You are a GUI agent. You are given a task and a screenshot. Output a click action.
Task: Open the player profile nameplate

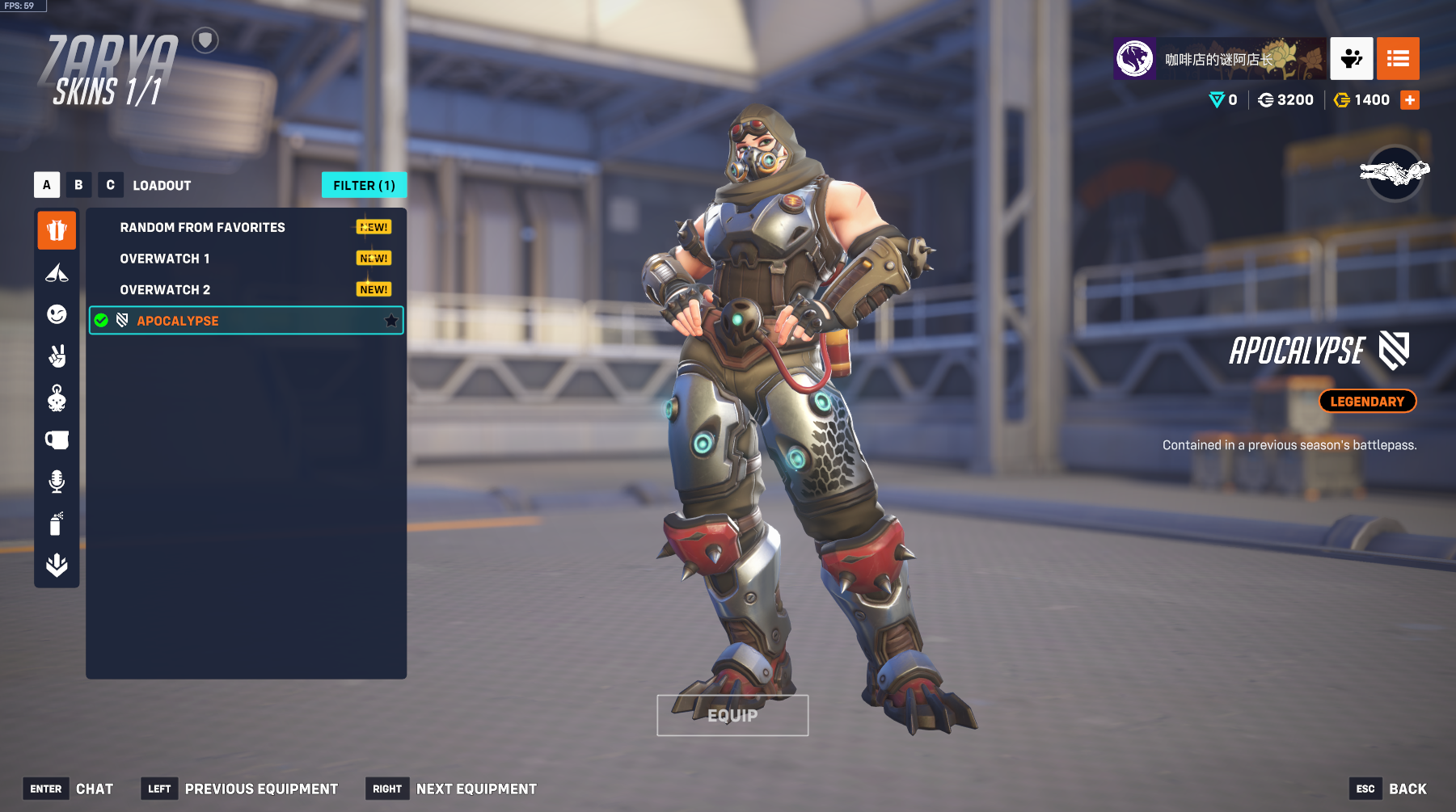(x=1220, y=59)
